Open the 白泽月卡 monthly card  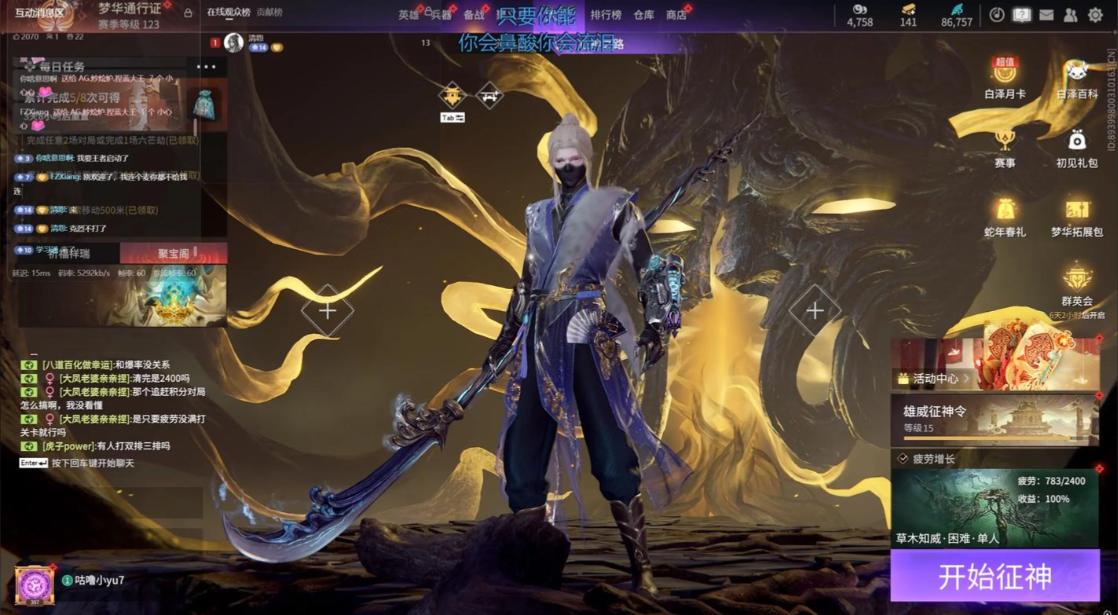pos(1005,78)
